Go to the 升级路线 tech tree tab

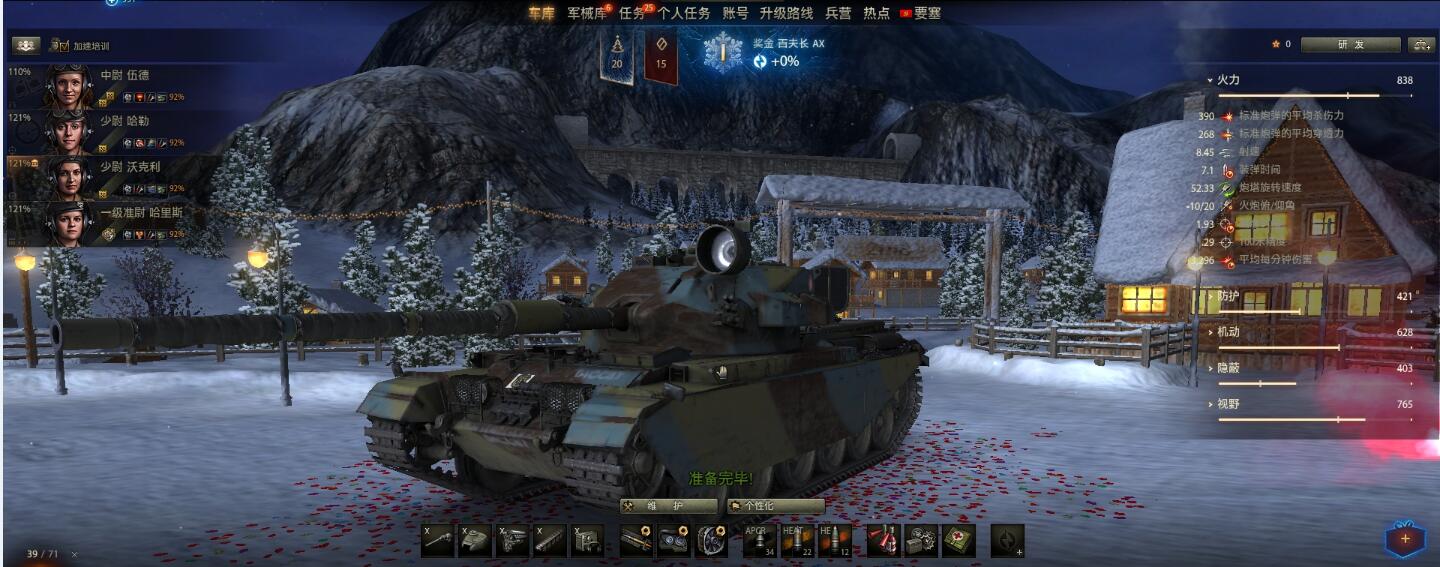click(786, 13)
